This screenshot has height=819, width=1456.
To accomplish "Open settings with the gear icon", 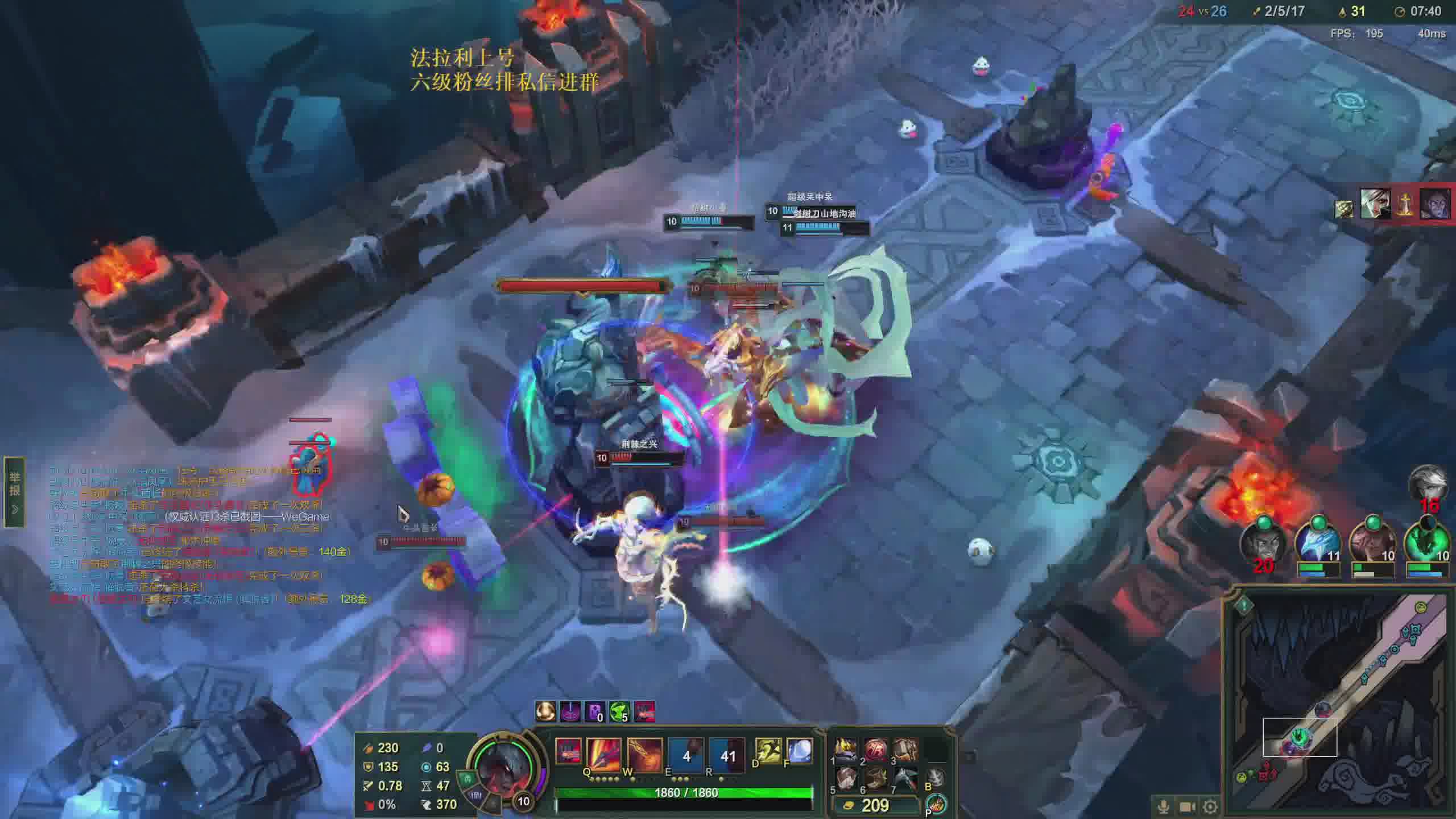I will 1210,806.
